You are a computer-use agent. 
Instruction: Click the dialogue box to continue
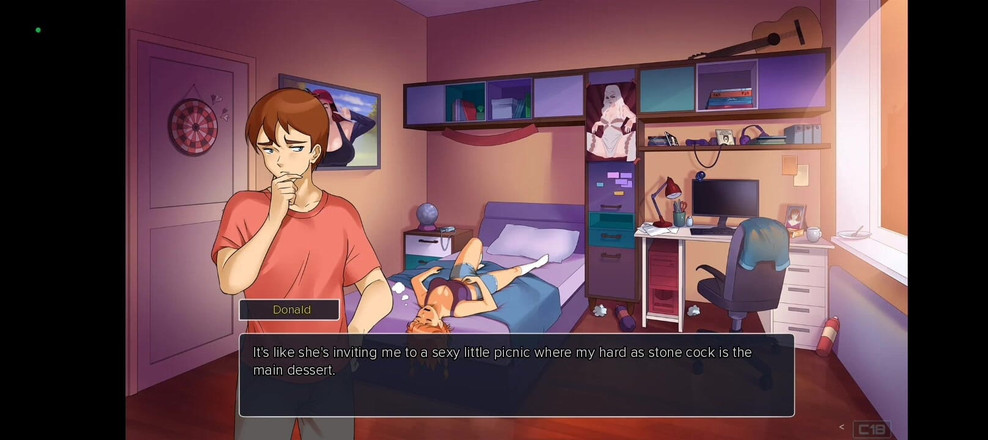tap(516, 375)
